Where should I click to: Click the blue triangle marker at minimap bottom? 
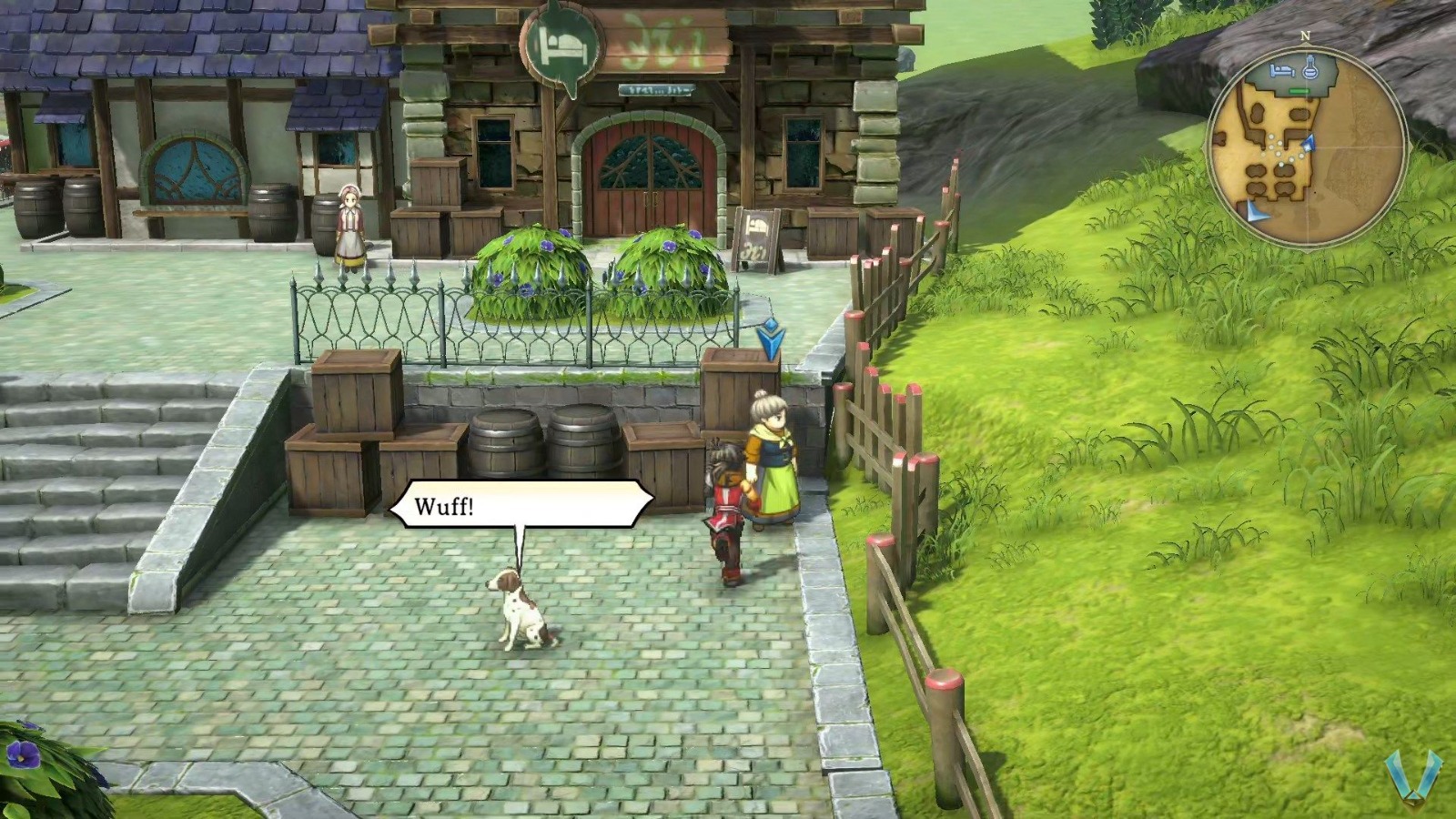[x=1256, y=211]
